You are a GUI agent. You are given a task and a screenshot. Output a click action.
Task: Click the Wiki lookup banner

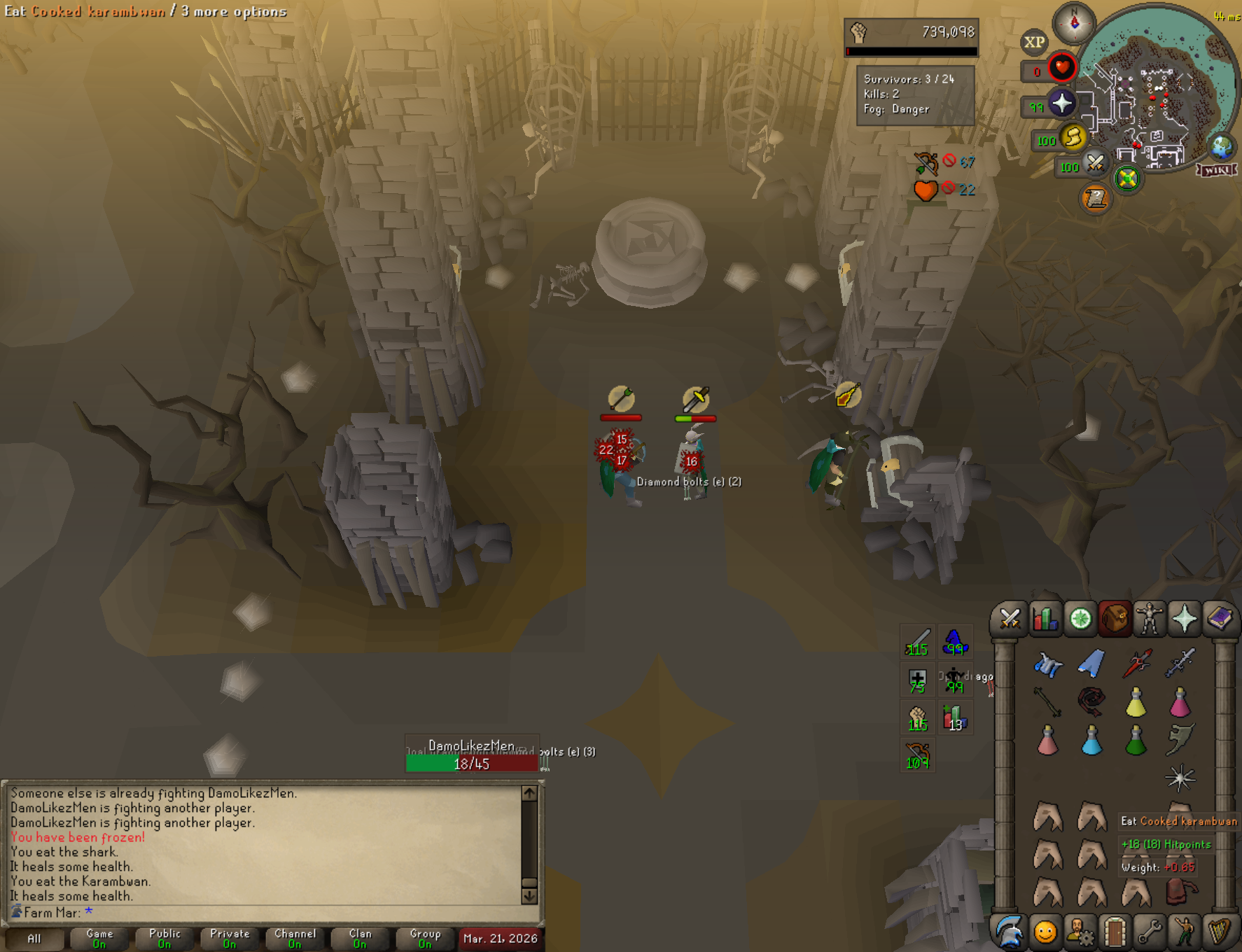[1217, 170]
